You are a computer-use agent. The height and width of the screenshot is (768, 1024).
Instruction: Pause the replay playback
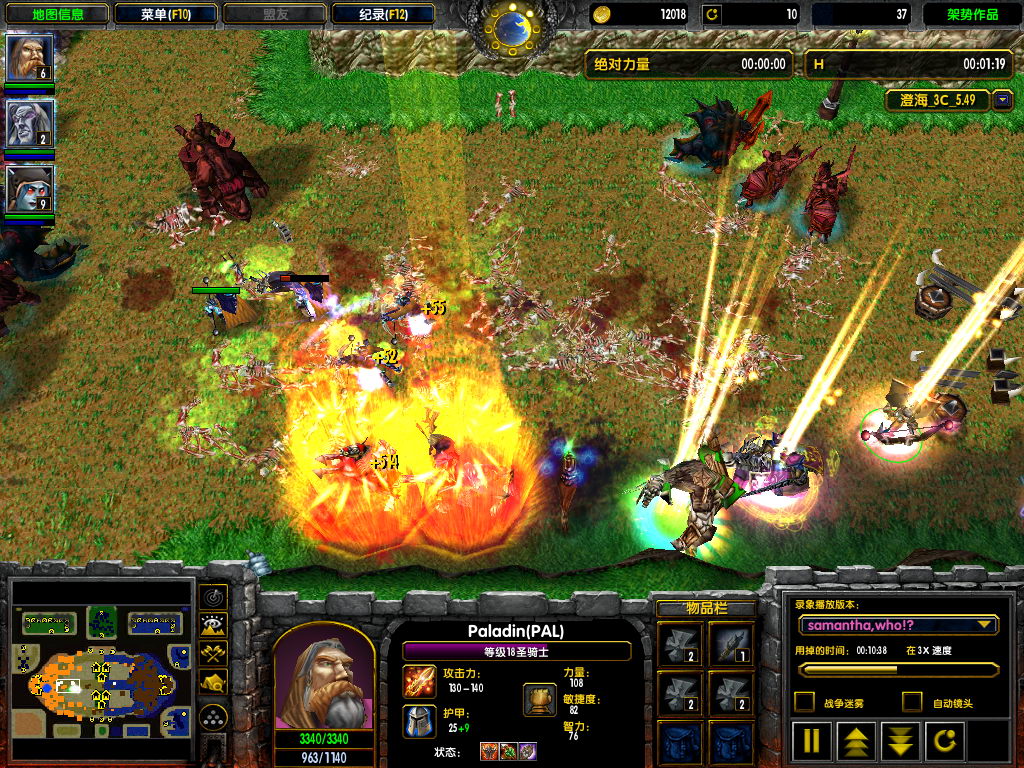pos(812,742)
